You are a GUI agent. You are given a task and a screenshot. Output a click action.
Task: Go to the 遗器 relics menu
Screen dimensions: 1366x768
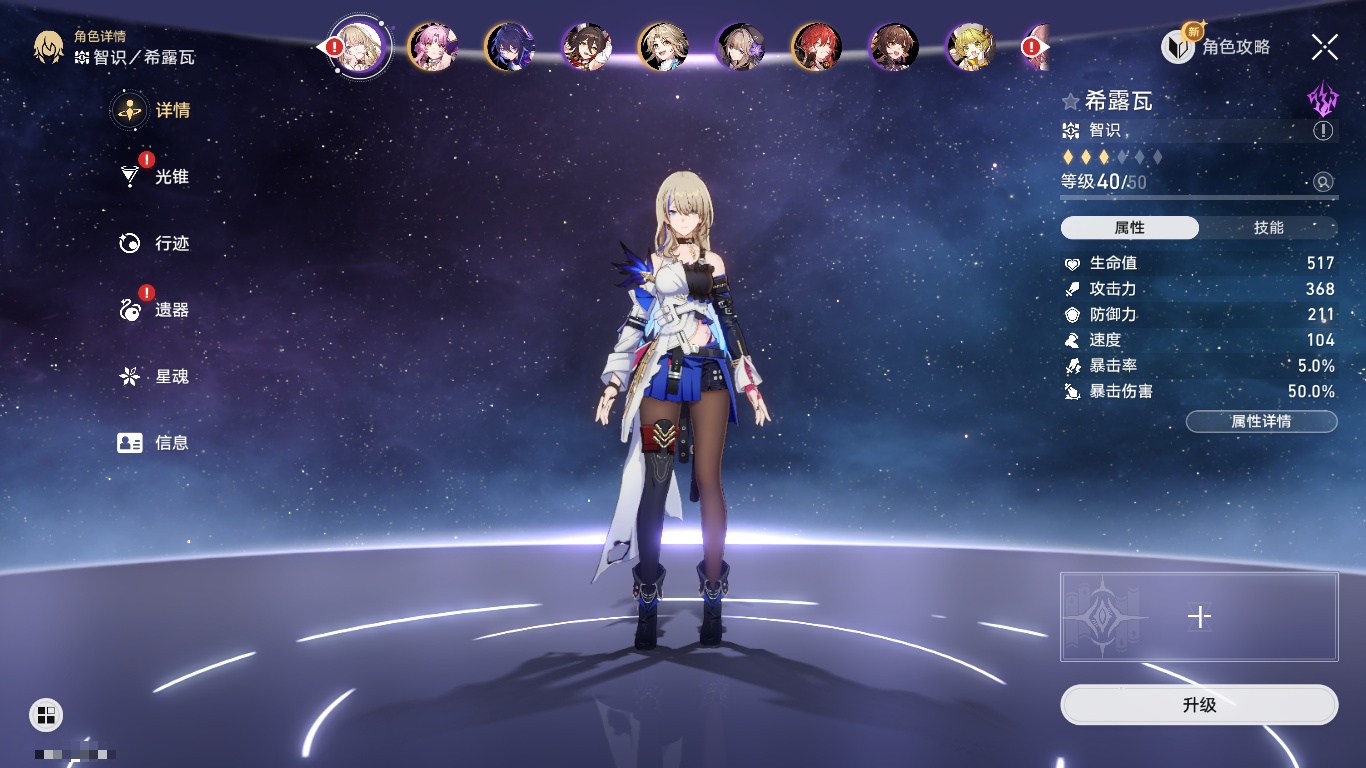click(x=171, y=310)
